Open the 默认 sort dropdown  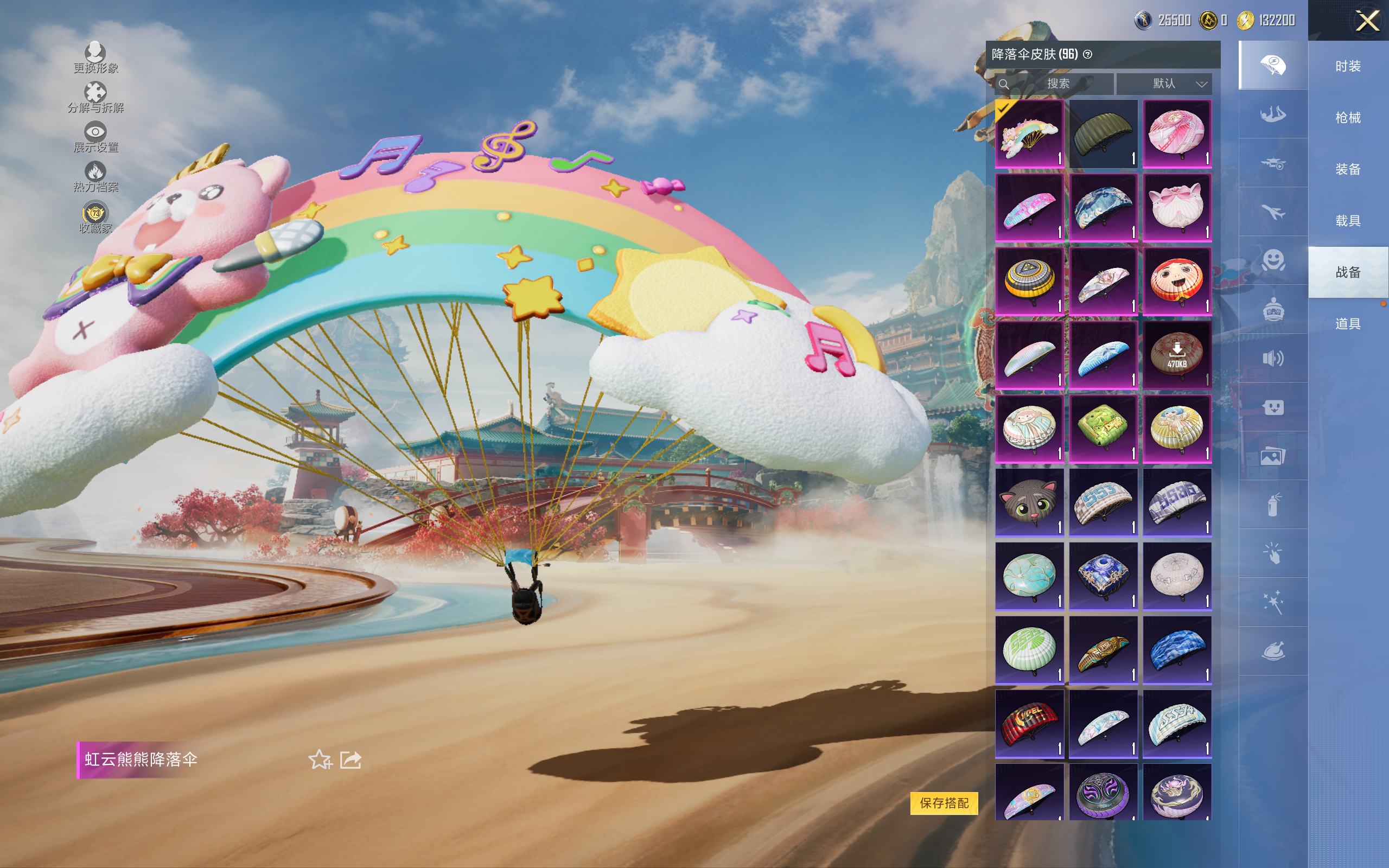pos(1164,84)
